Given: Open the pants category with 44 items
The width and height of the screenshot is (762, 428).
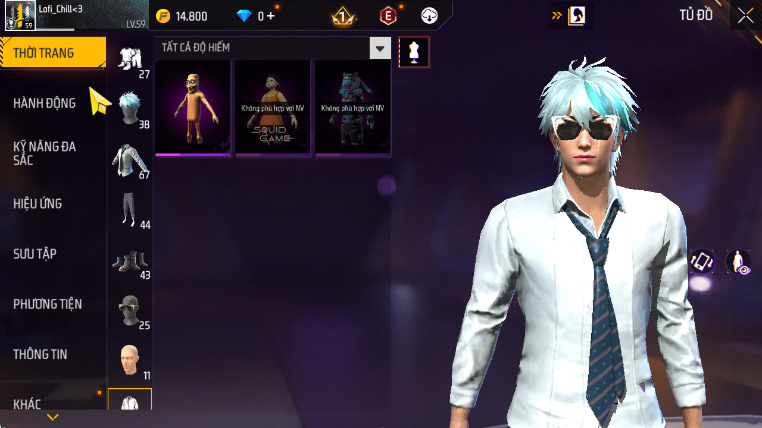Looking at the screenshot, I should click(129, 210).
